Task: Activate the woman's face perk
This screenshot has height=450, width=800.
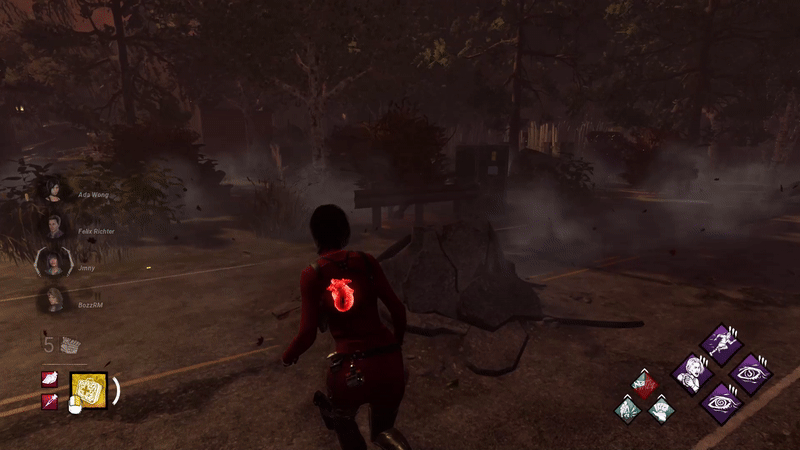Action: point(691,373)
